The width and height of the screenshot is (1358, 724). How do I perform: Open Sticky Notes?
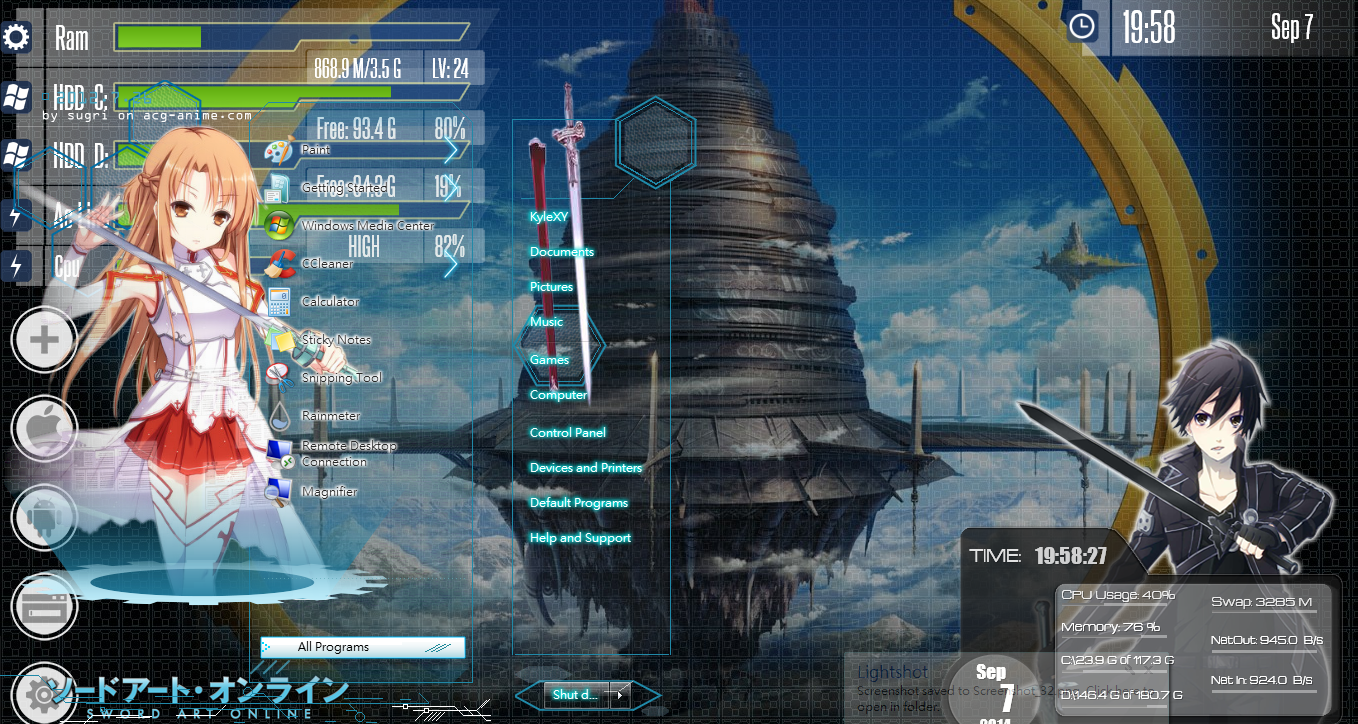tap(335, 340)
